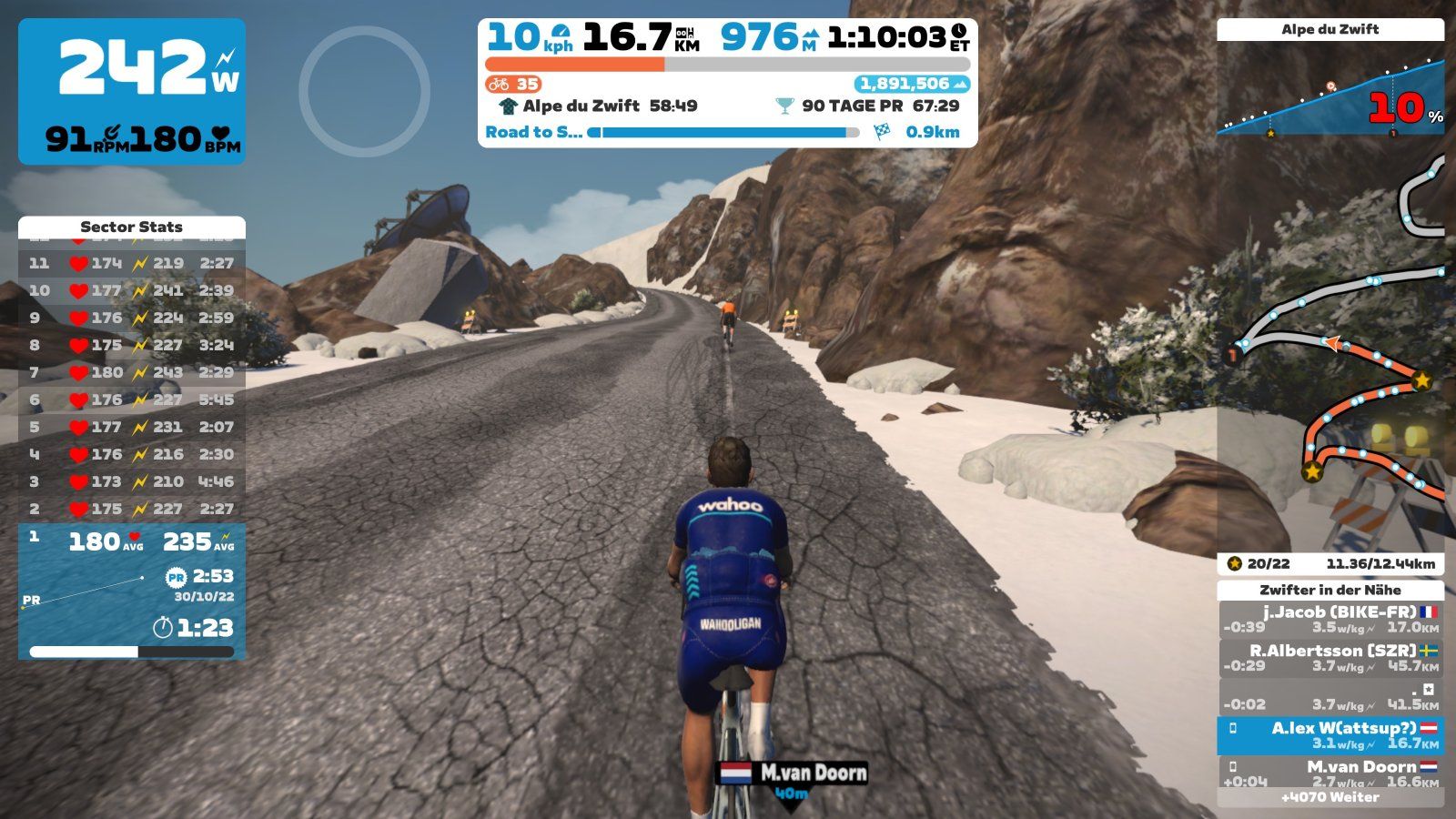Select M.van Doorn in the riders list
The image size is (1456, 819).
click(1330, 773)
